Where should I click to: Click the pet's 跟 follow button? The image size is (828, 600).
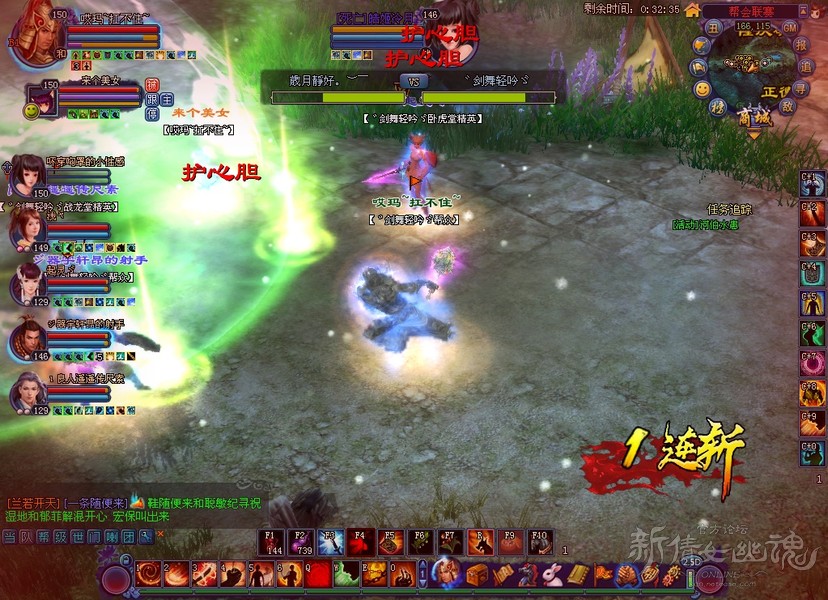point(153,99)
